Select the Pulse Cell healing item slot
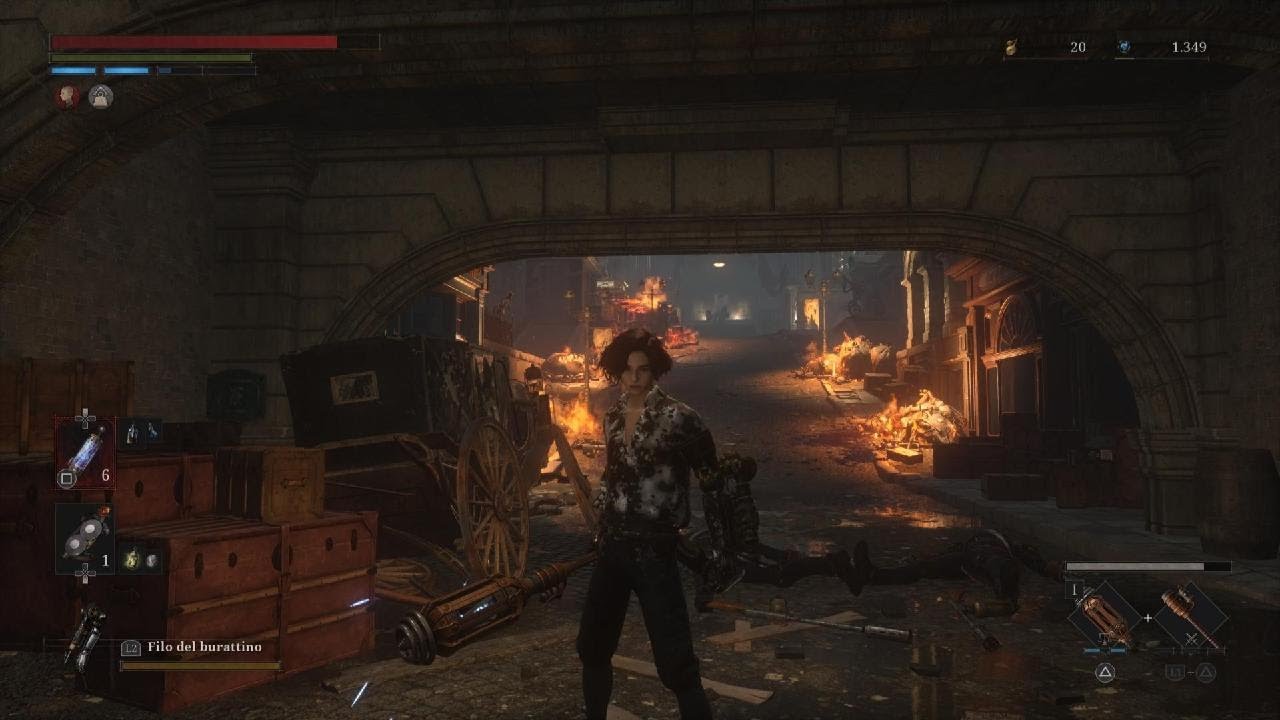 tap(85, 452)
